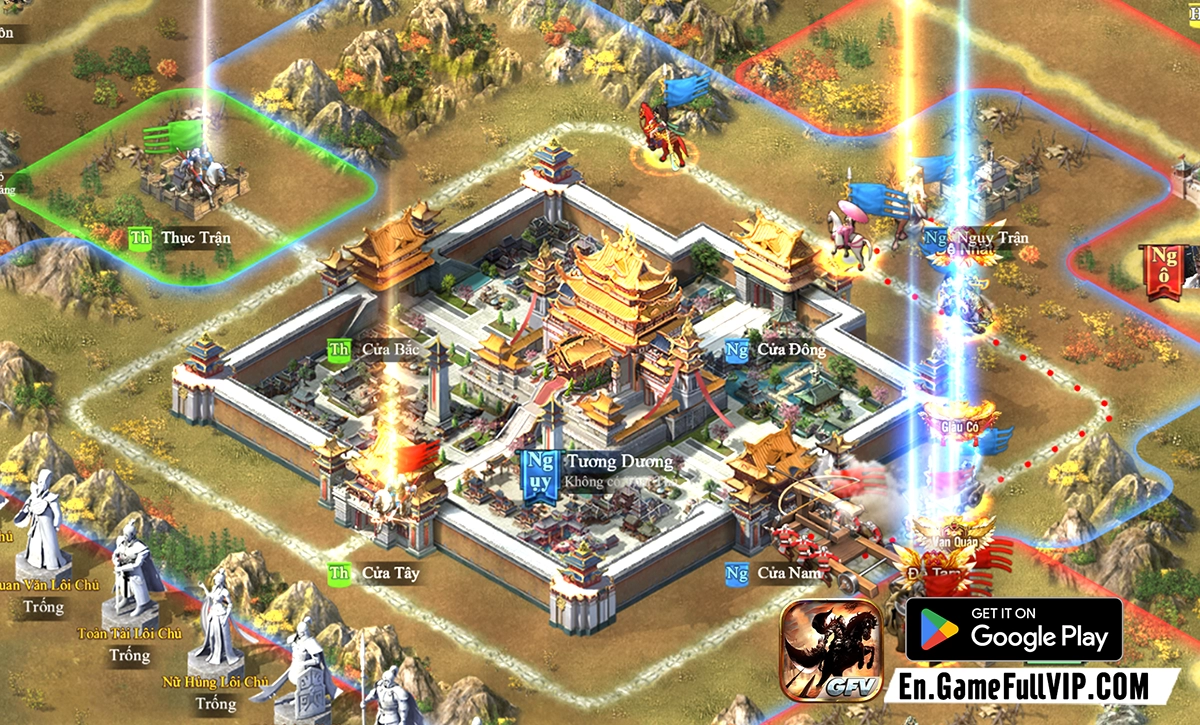The width and height of the screenshot is (1200, 725).
Task: Select the Nữ Hùng Lôi Chủ statue label
Action: tap(216, 683)
